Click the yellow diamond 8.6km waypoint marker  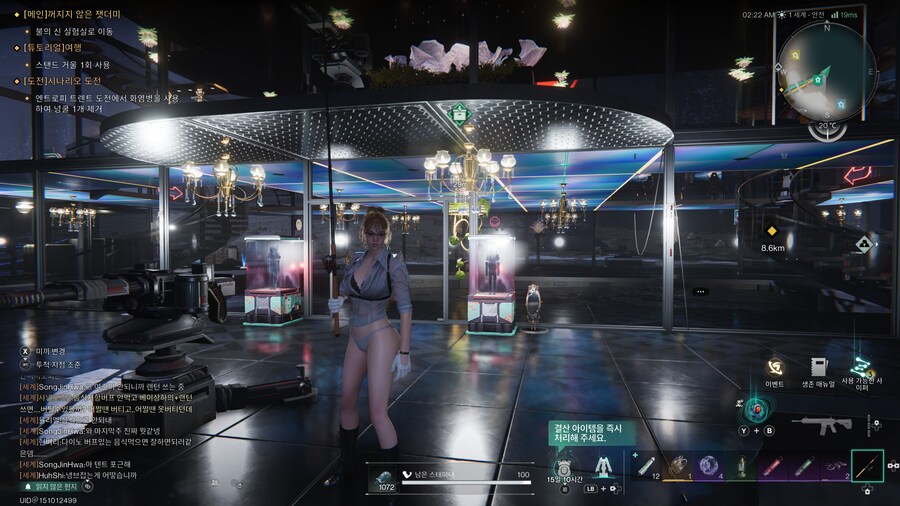click(x=771, y=231)
